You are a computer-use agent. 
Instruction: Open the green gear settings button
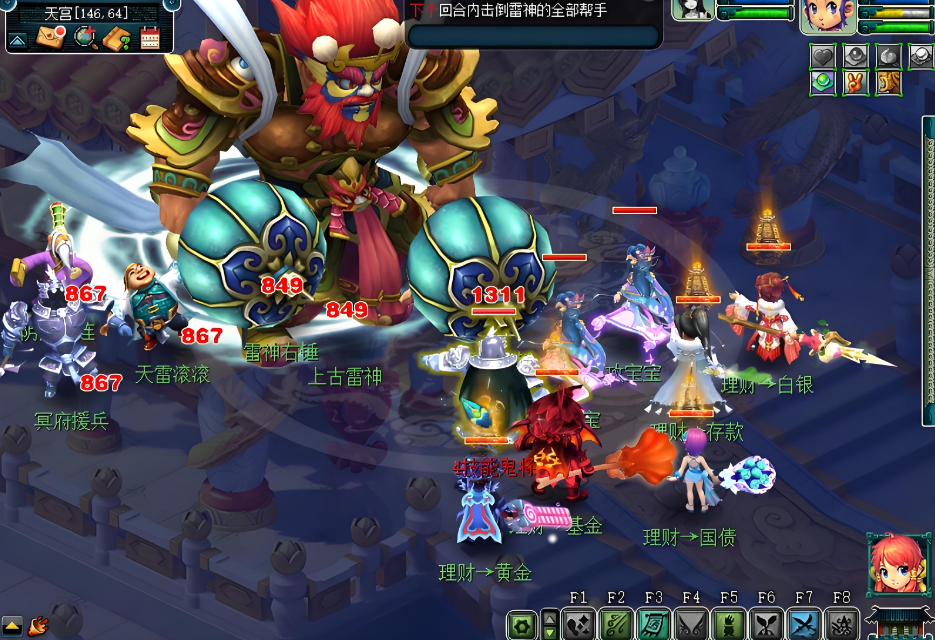(x=521, y=625)
